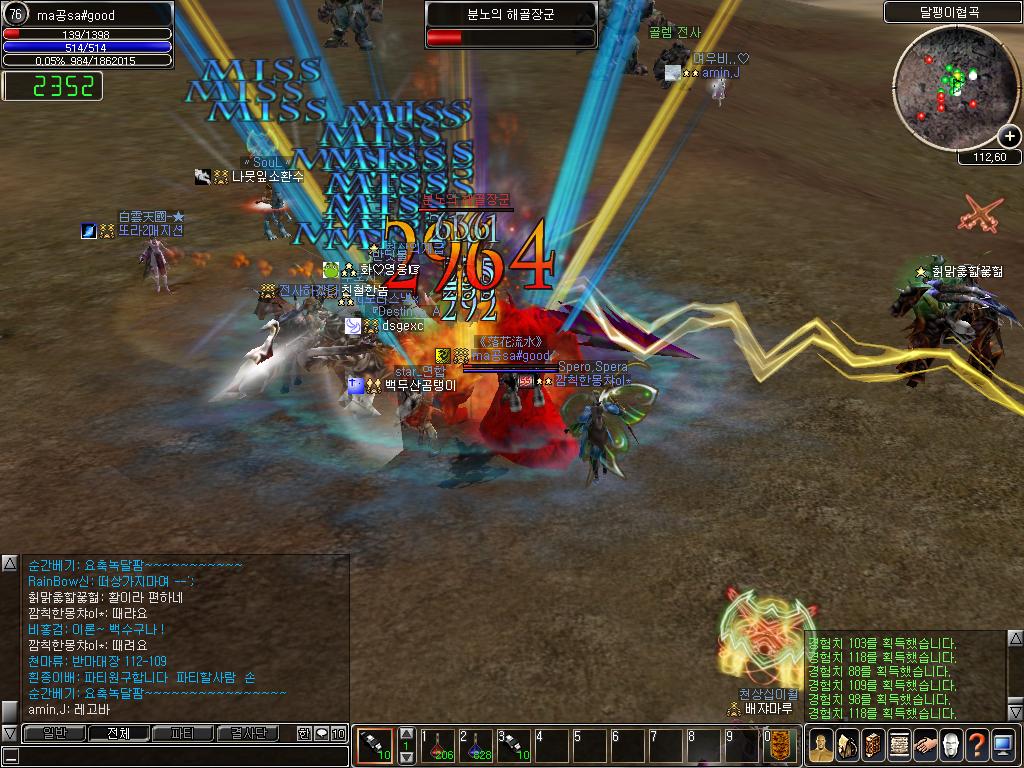This screenshot has height=768, width=1024.
Task: Open the skill book icon
Action: (872, 746)
